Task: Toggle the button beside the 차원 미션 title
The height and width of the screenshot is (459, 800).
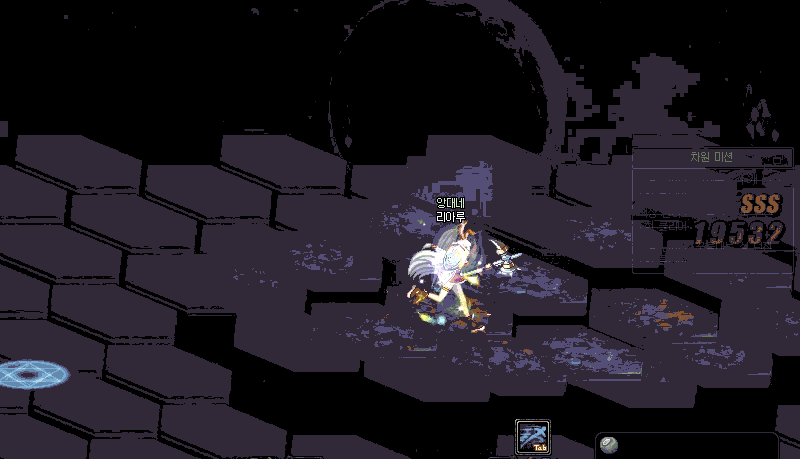Action: click(x=775, y=158)
